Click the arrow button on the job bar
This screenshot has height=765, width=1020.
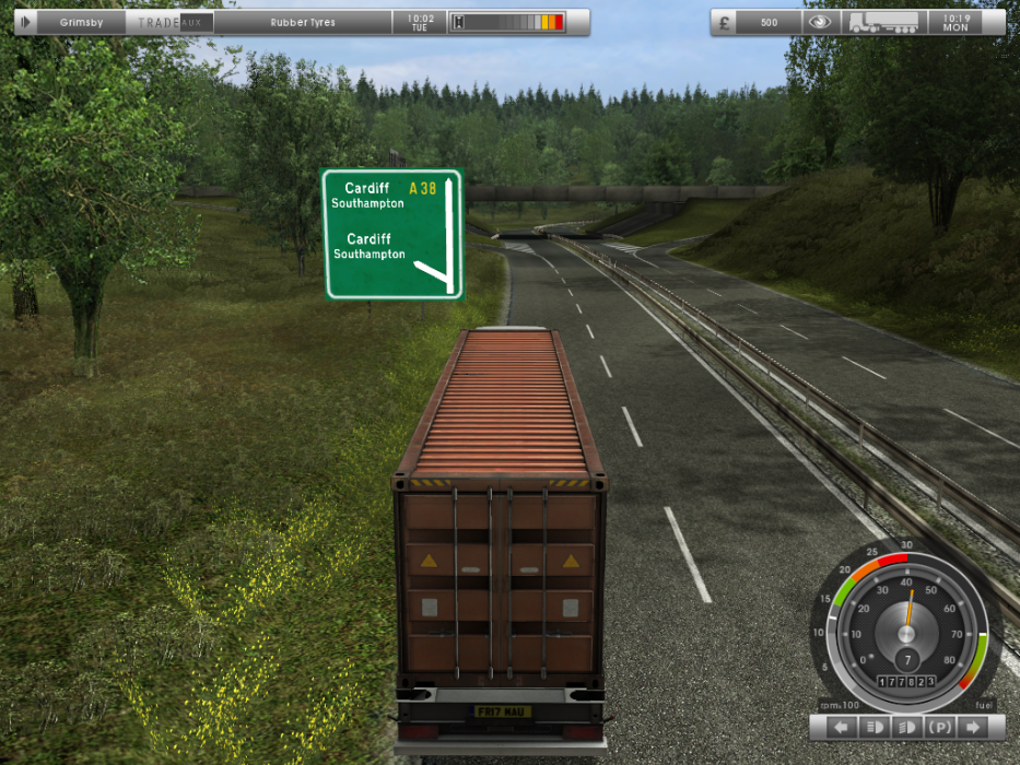pos(25,22)
